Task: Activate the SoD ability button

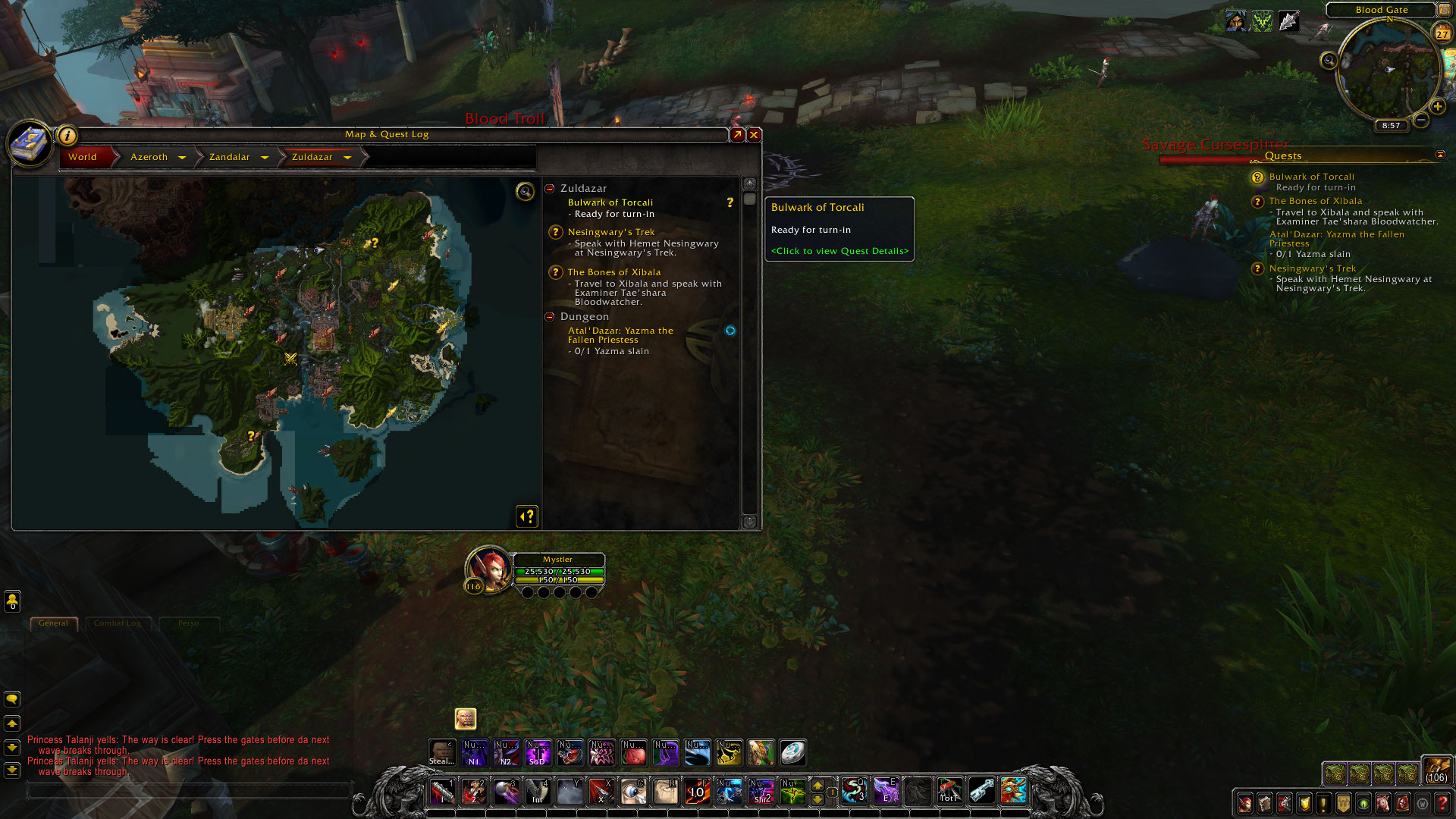Action: pyautogui.click(x=538, y=752)
